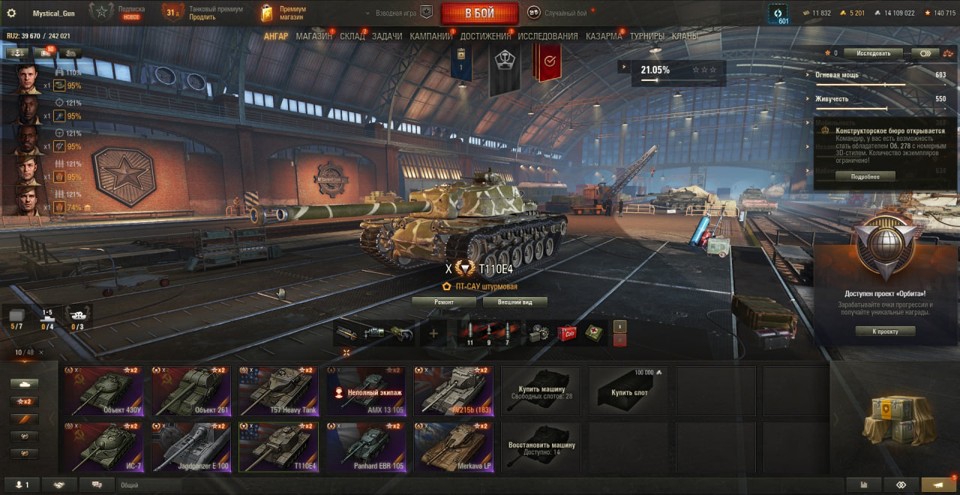The width and height of the screenshot is (960, 495).
Task: Show the ДОСТИЖЕНИЯ tab
Action: click(487, 36)
